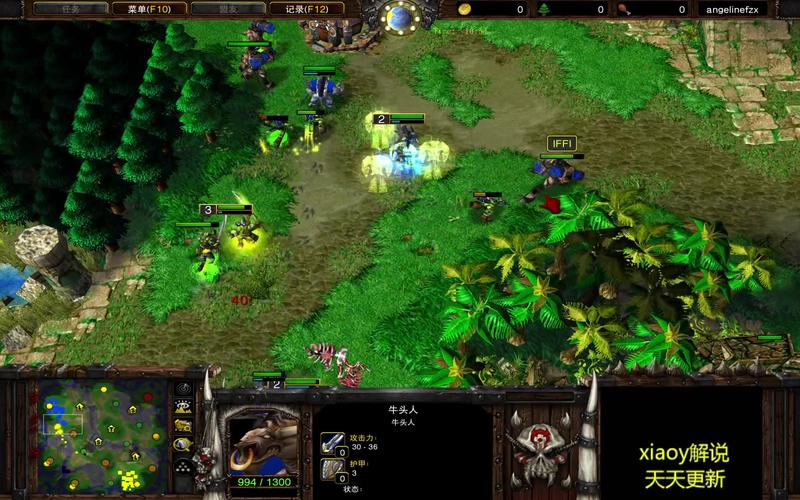
Task: Click the gold coin resource icon
Action: tap(465, 9)
